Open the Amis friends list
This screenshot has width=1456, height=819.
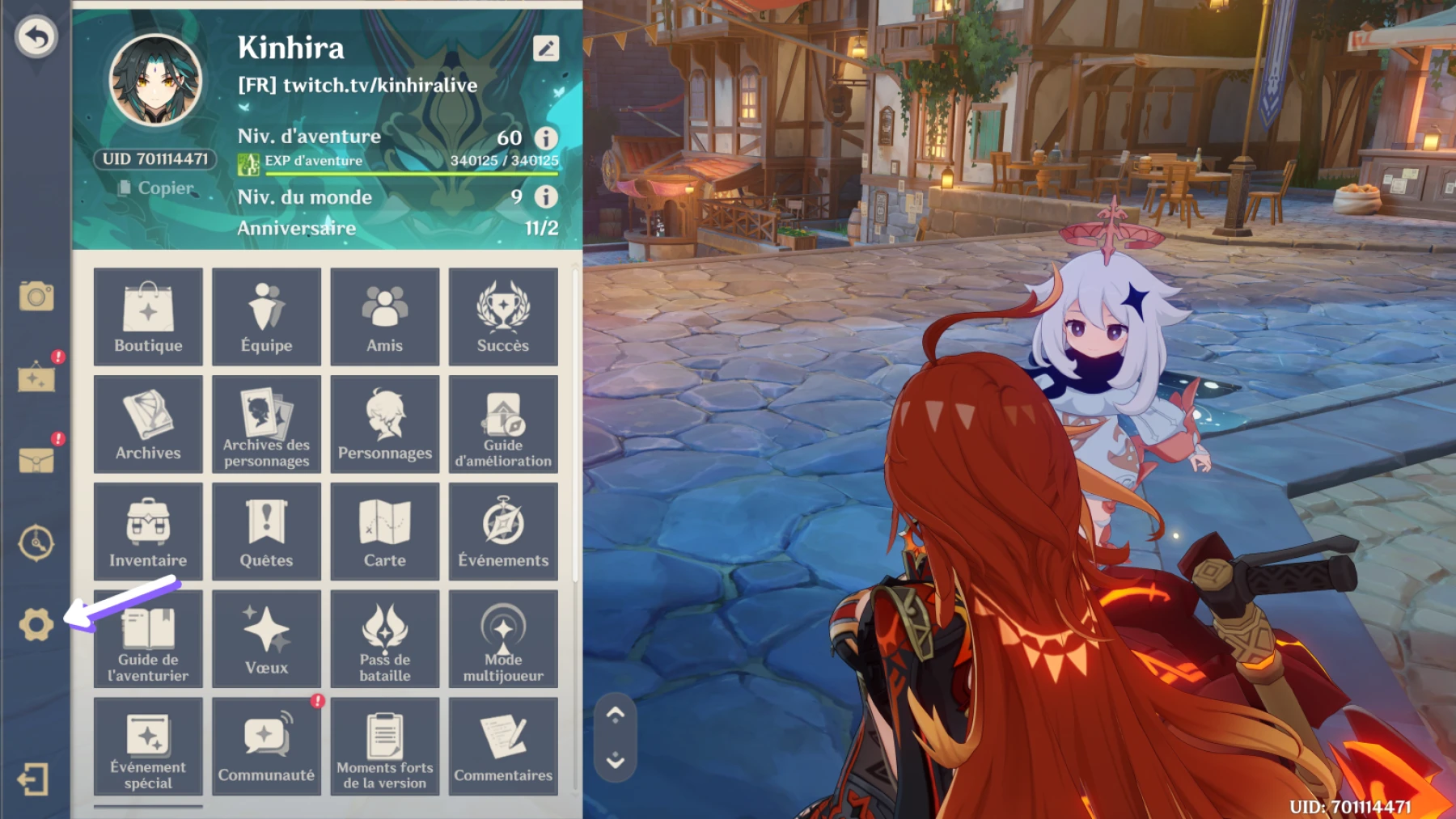tap(385, 317)
